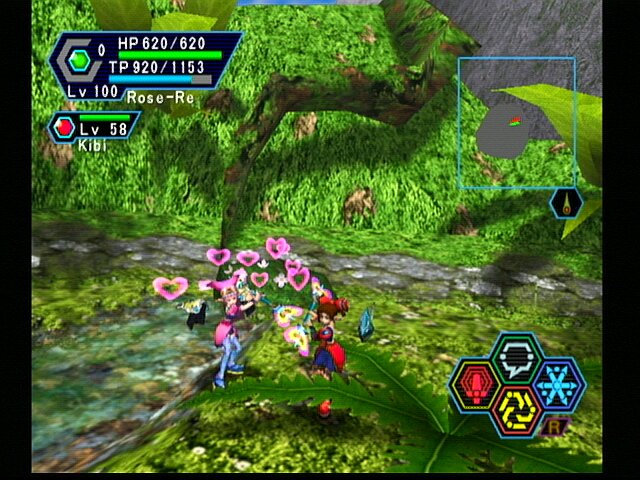Use the yellow triangular action hexagon
This screenshot has width=640, height=480.
tap(516, 409)
